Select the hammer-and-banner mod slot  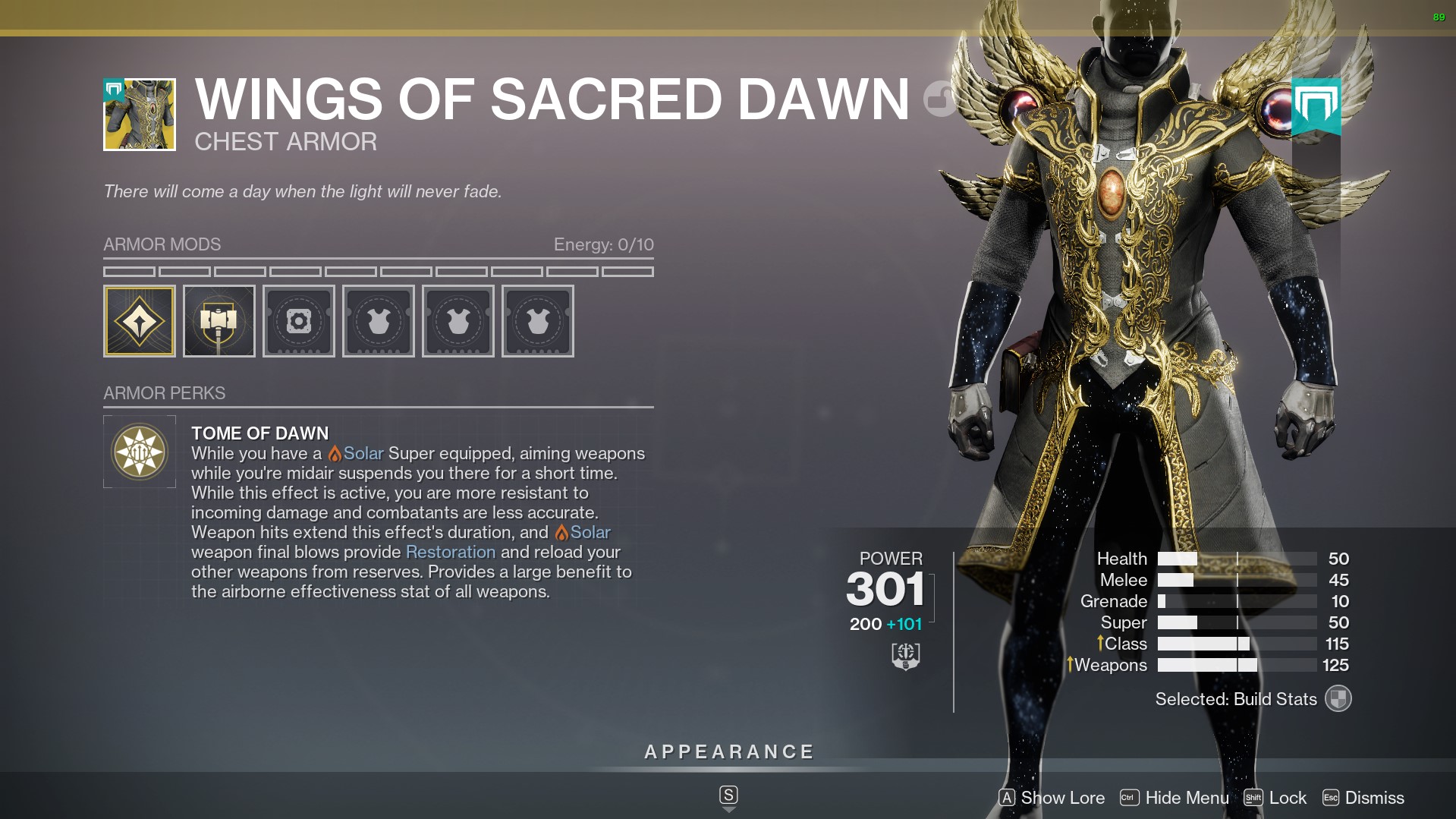click(219, 321)
